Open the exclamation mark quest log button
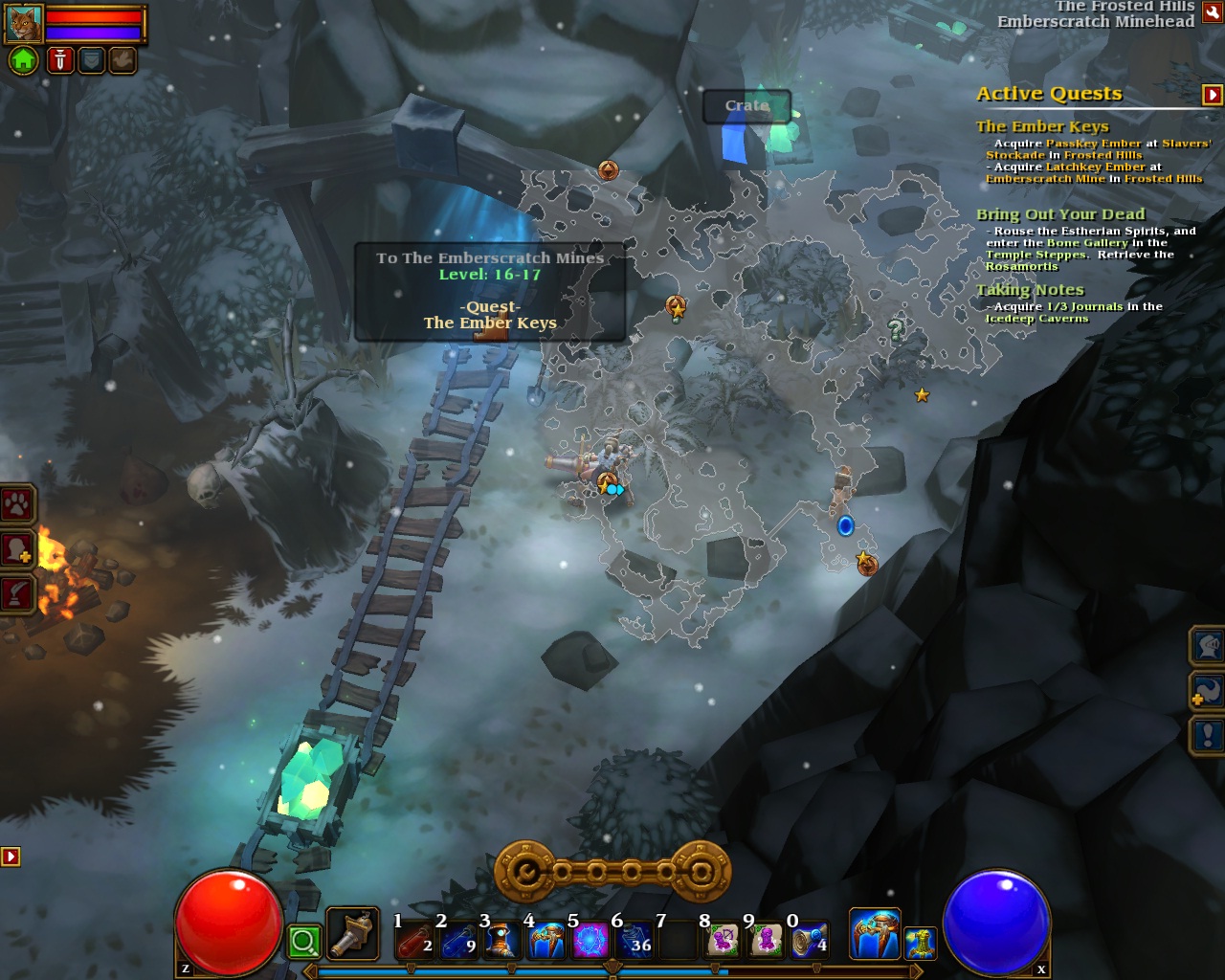The image size is (1225, 980). (1208, 735)
